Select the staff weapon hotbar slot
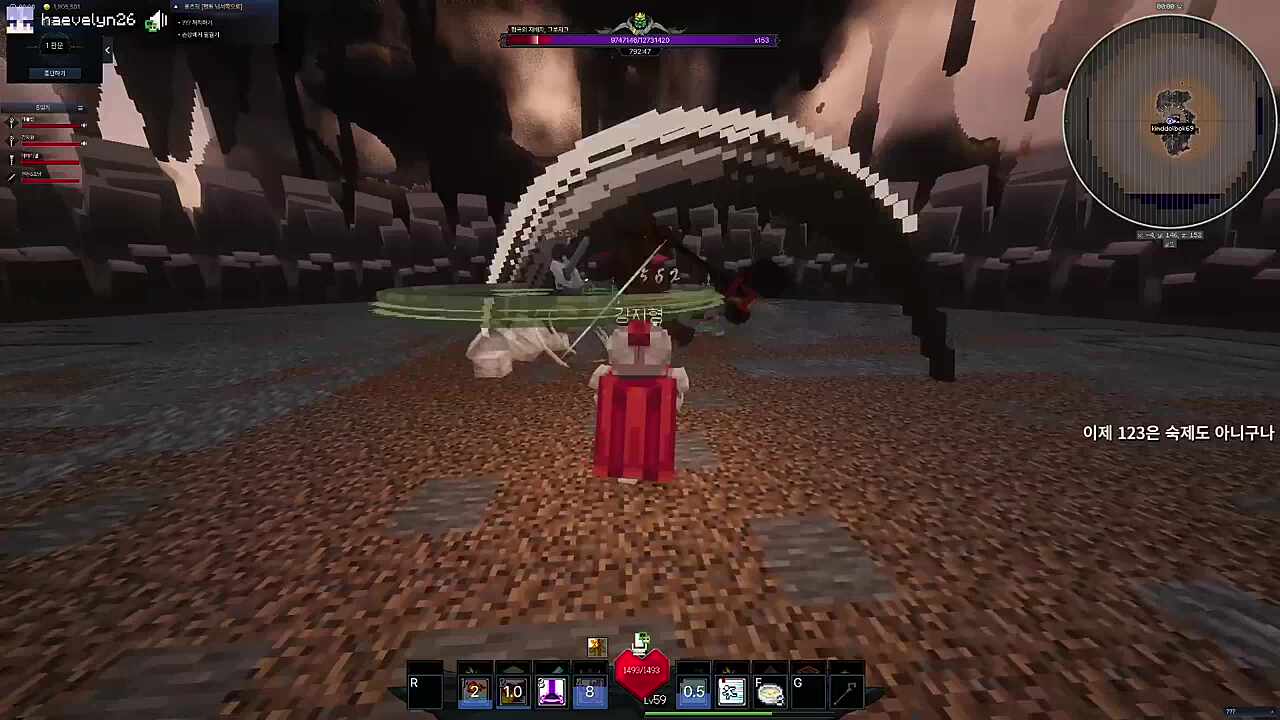This screenshot has width=1280, height=720. tap(846, 691)
